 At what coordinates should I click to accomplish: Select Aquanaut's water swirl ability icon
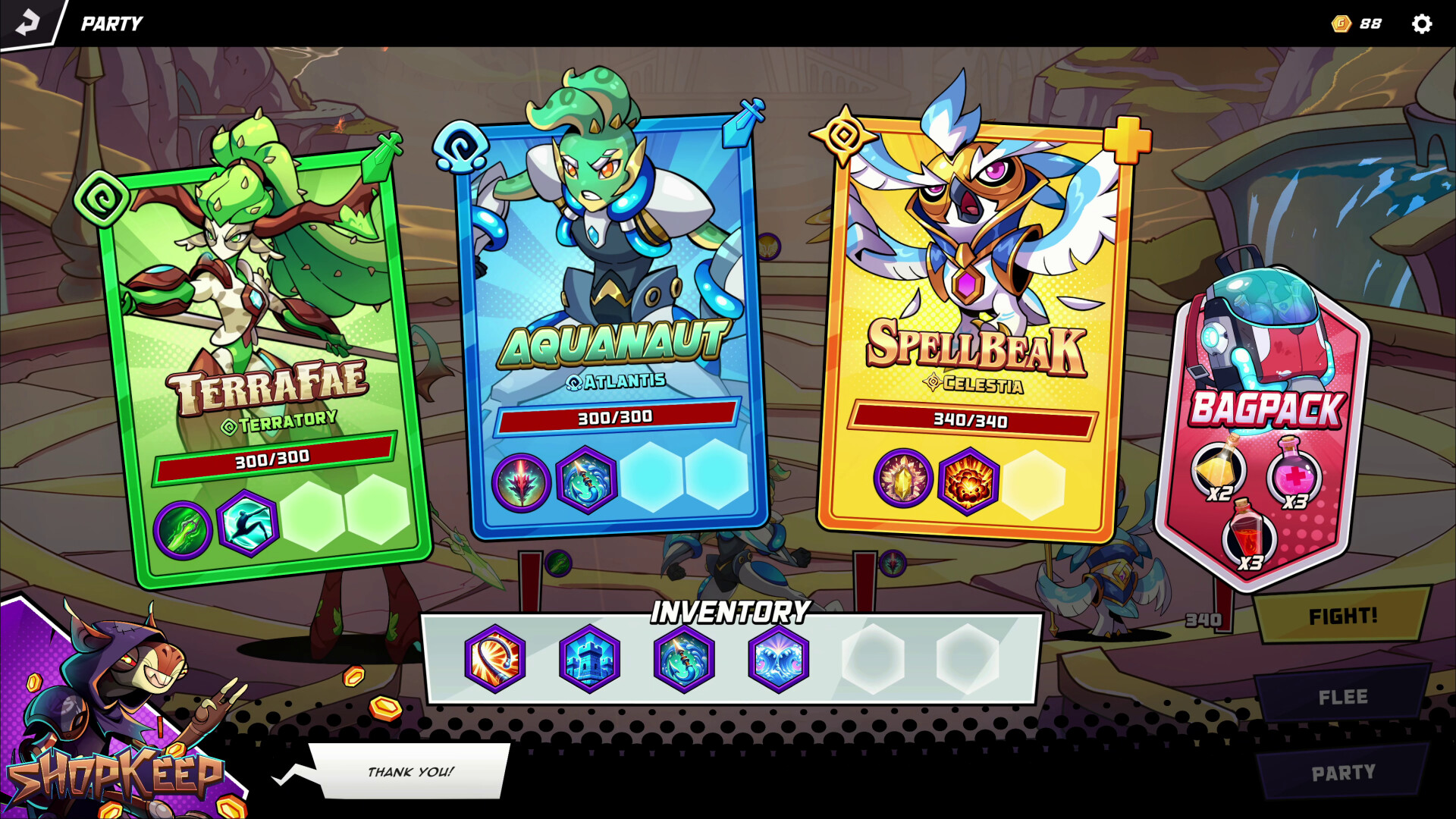pos(588,482)
